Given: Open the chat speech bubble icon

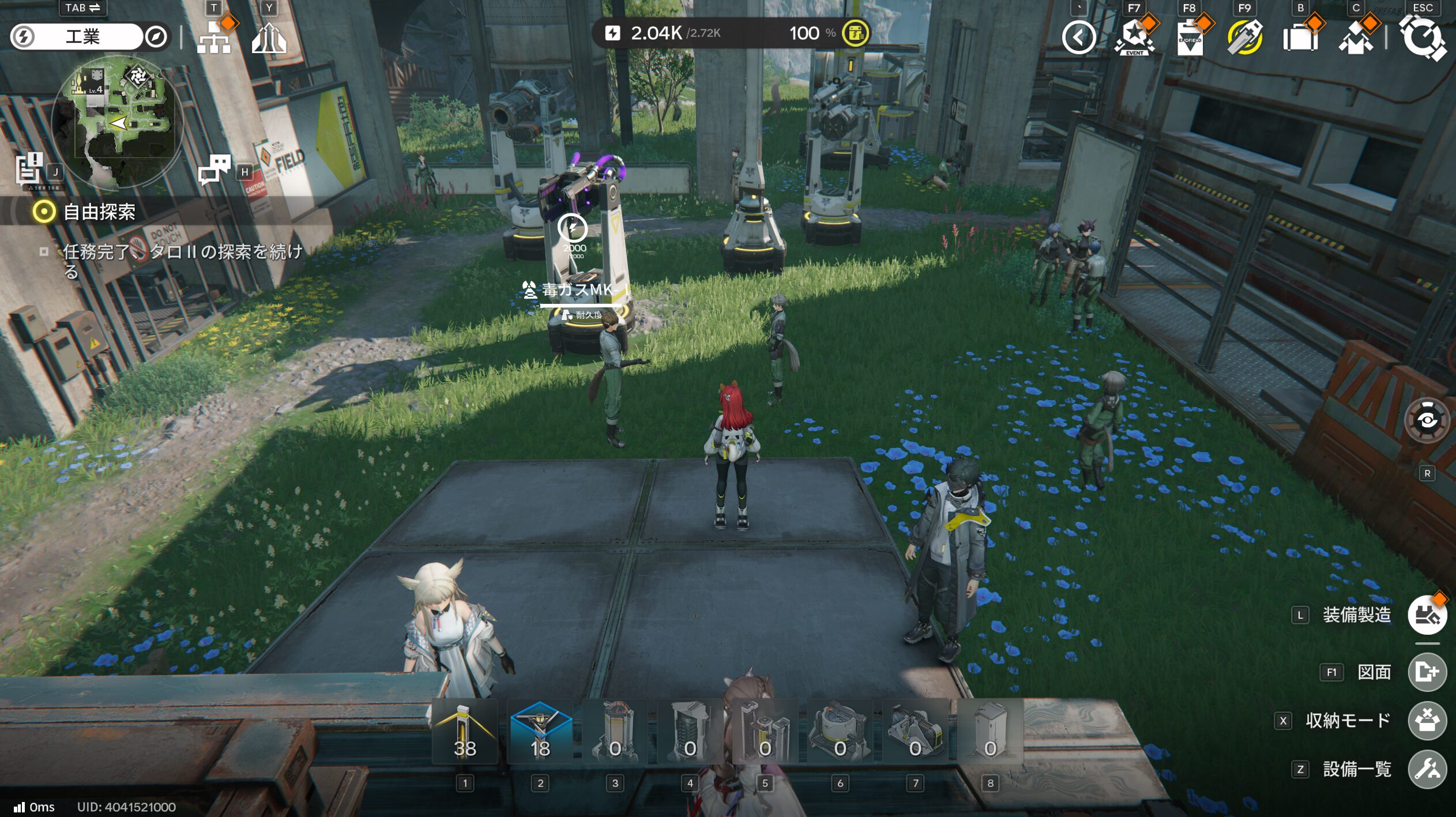Looking at the screenshot, I should (x=214, y=169).
